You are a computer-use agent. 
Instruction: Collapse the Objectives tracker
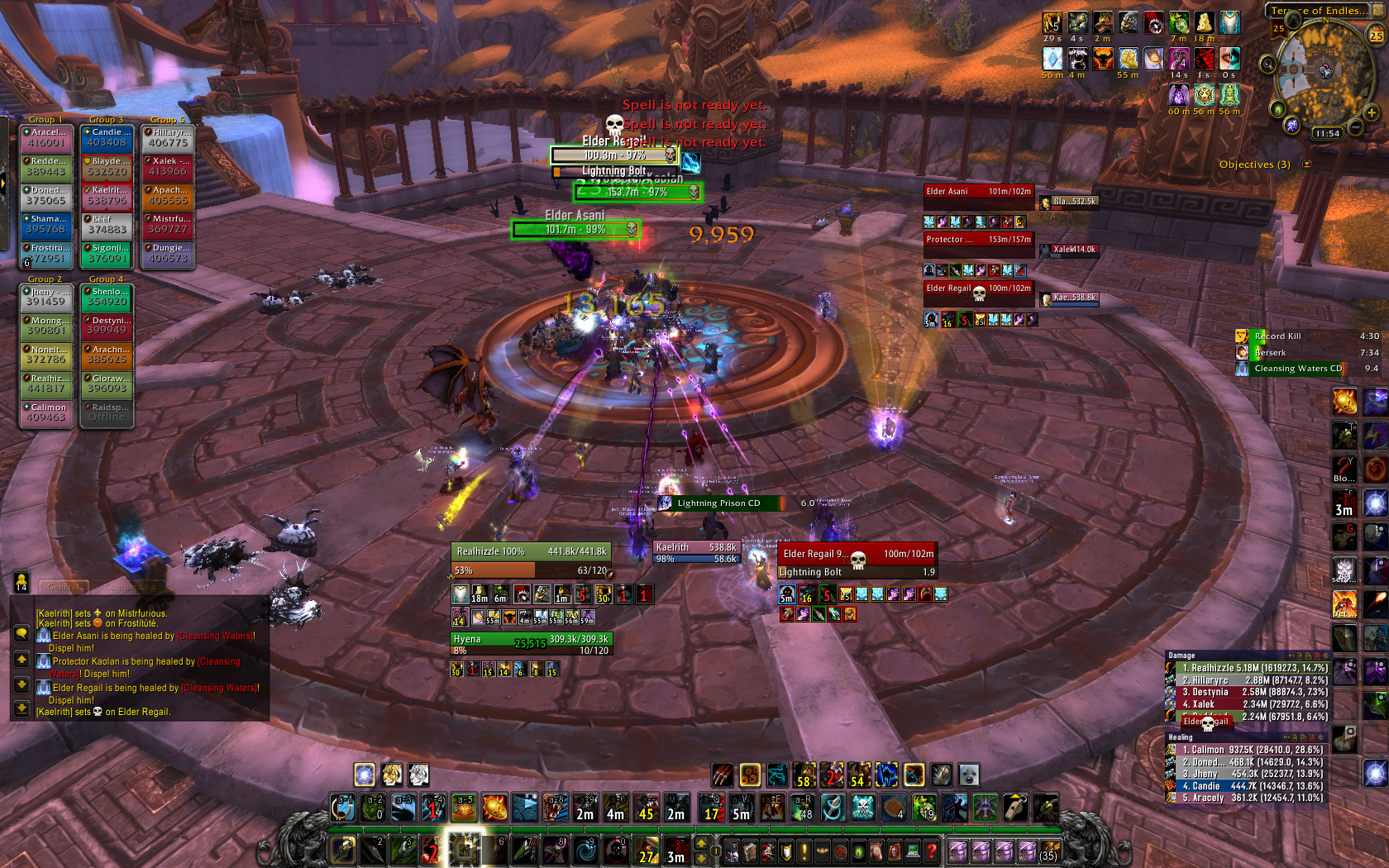(1307, 165)
